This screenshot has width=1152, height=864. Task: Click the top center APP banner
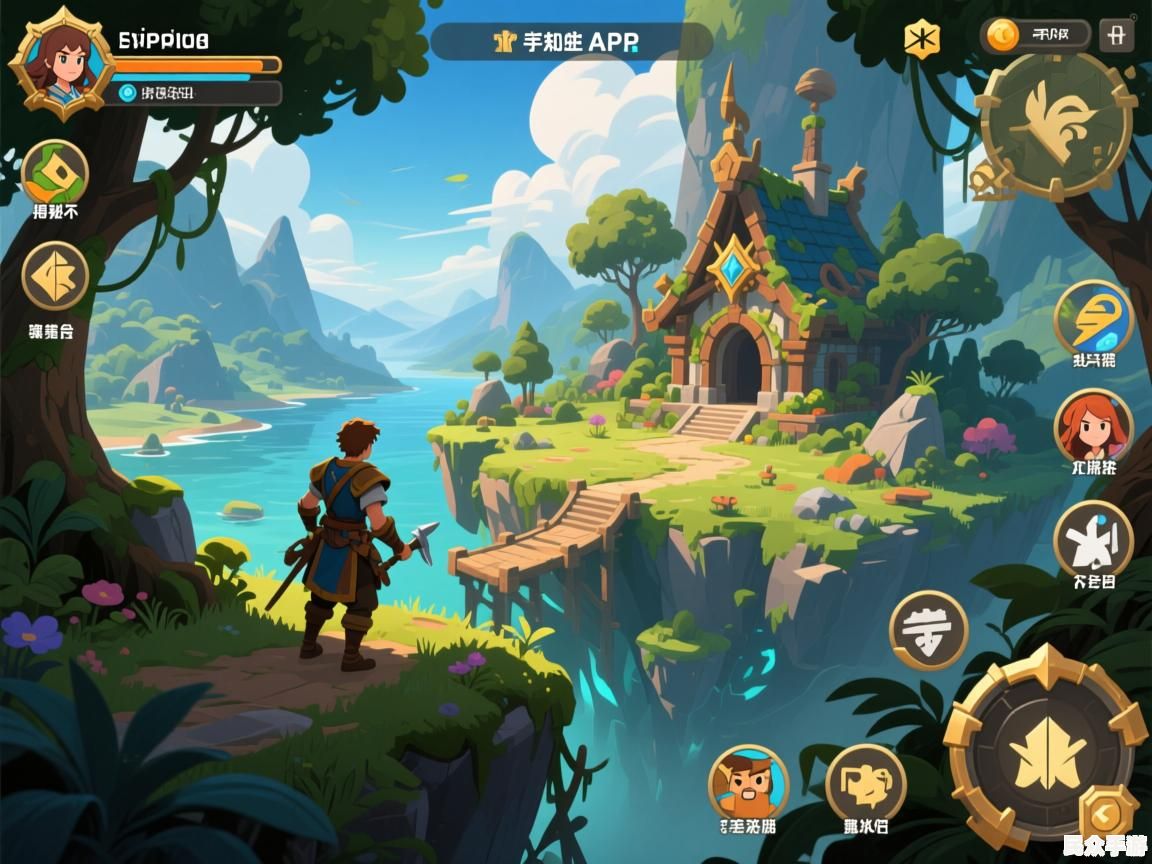coord(571,42)
